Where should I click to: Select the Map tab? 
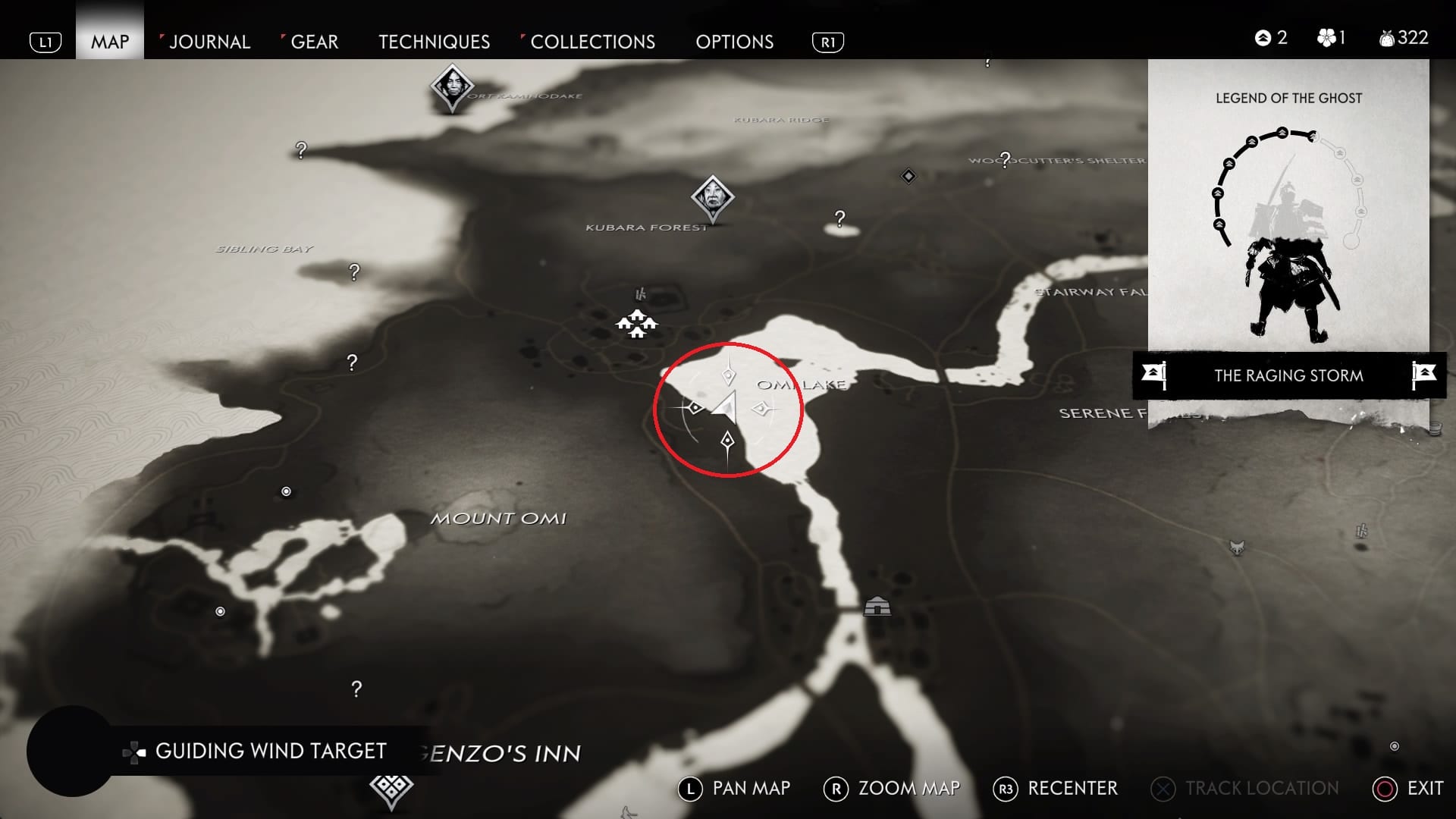click(x=110, y=42)
